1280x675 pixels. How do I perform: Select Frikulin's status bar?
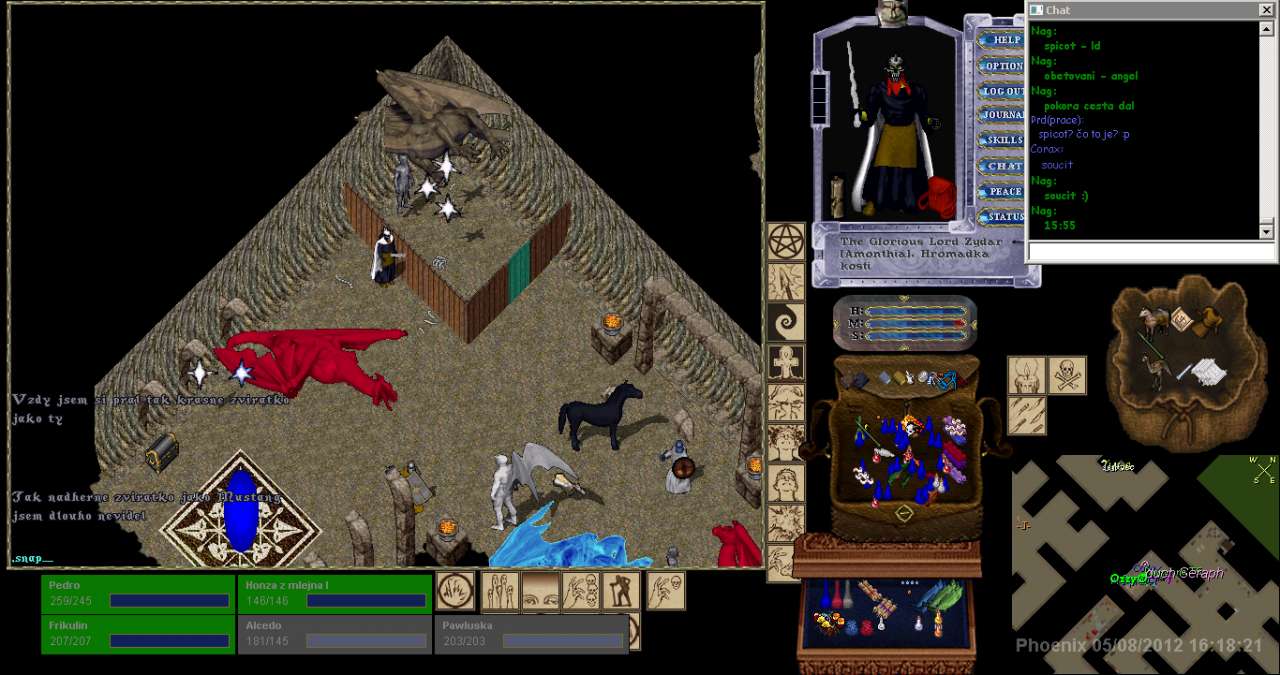[139, 634]
